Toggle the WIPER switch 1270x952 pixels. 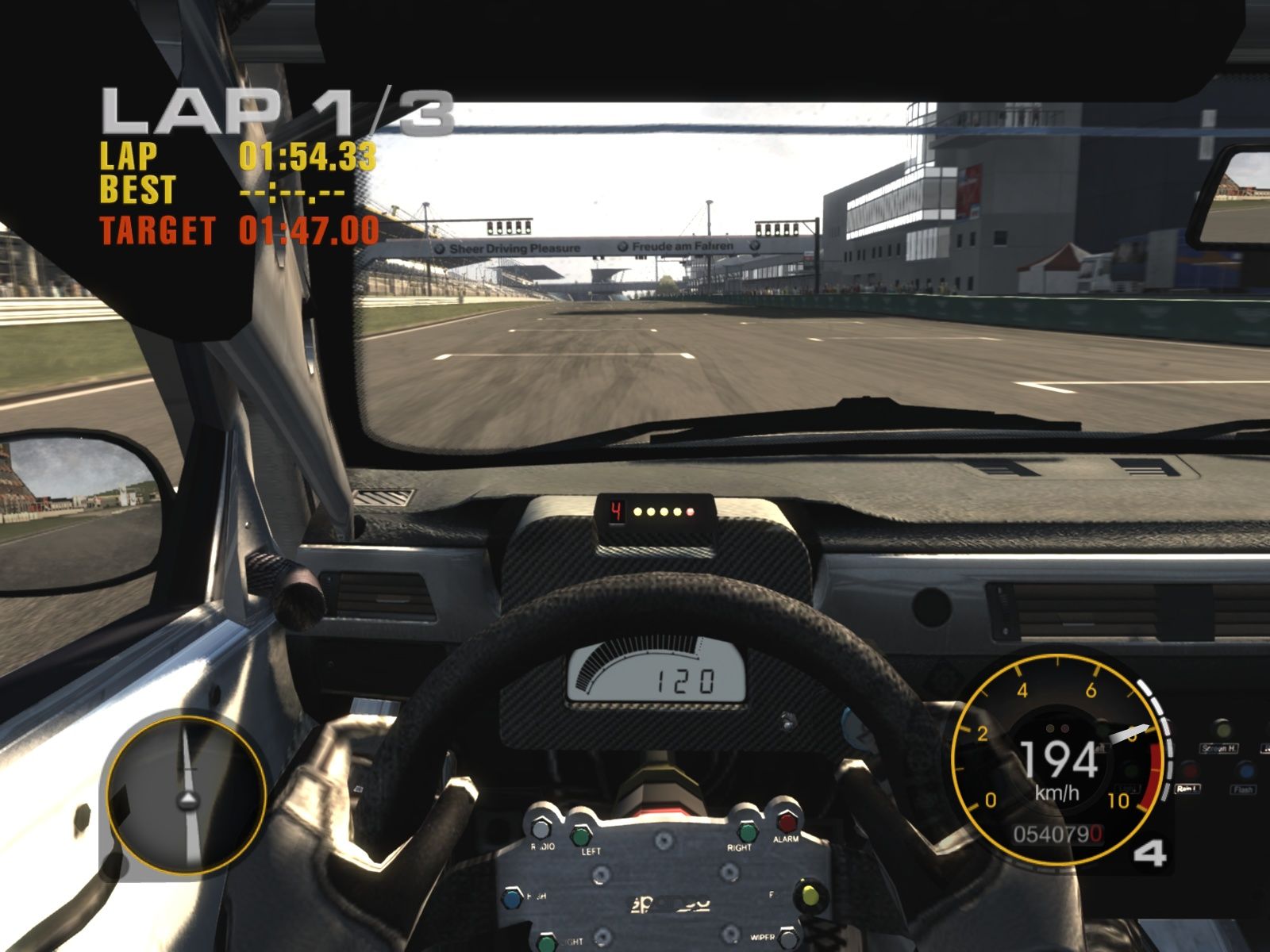coord(789,939)
